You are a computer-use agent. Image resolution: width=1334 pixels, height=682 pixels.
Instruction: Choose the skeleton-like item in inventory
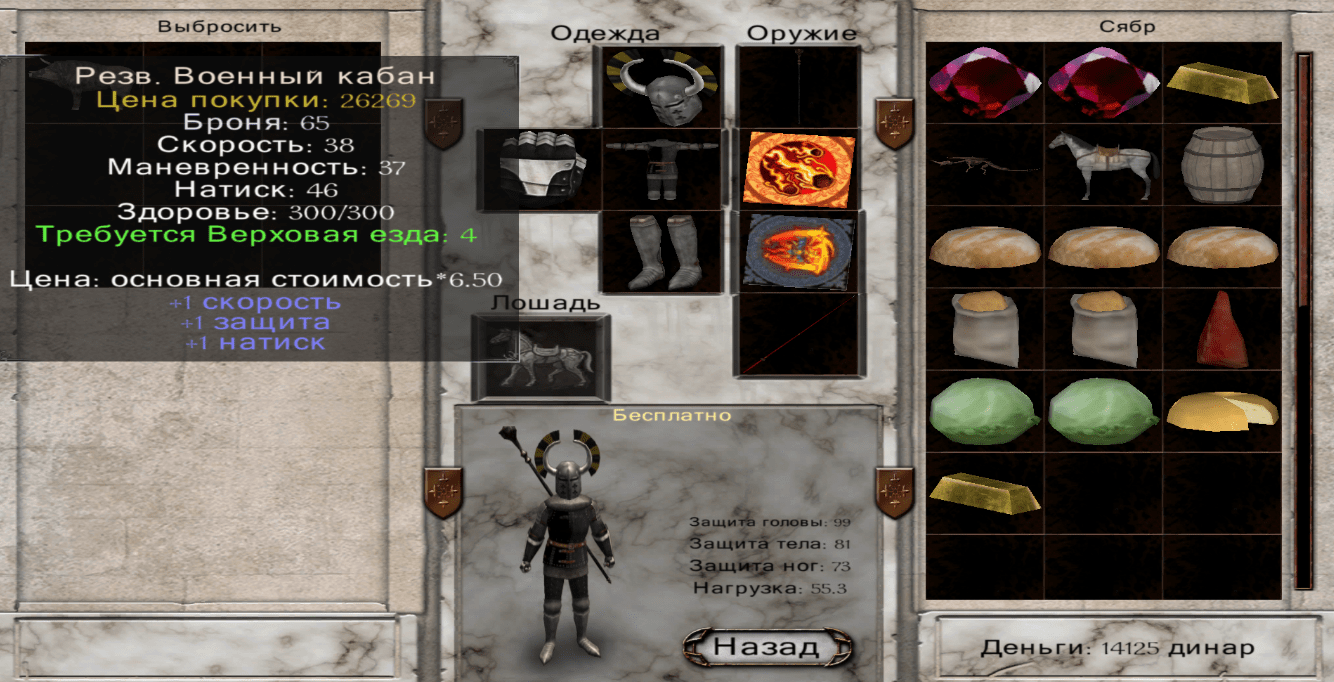coord(985,165)
